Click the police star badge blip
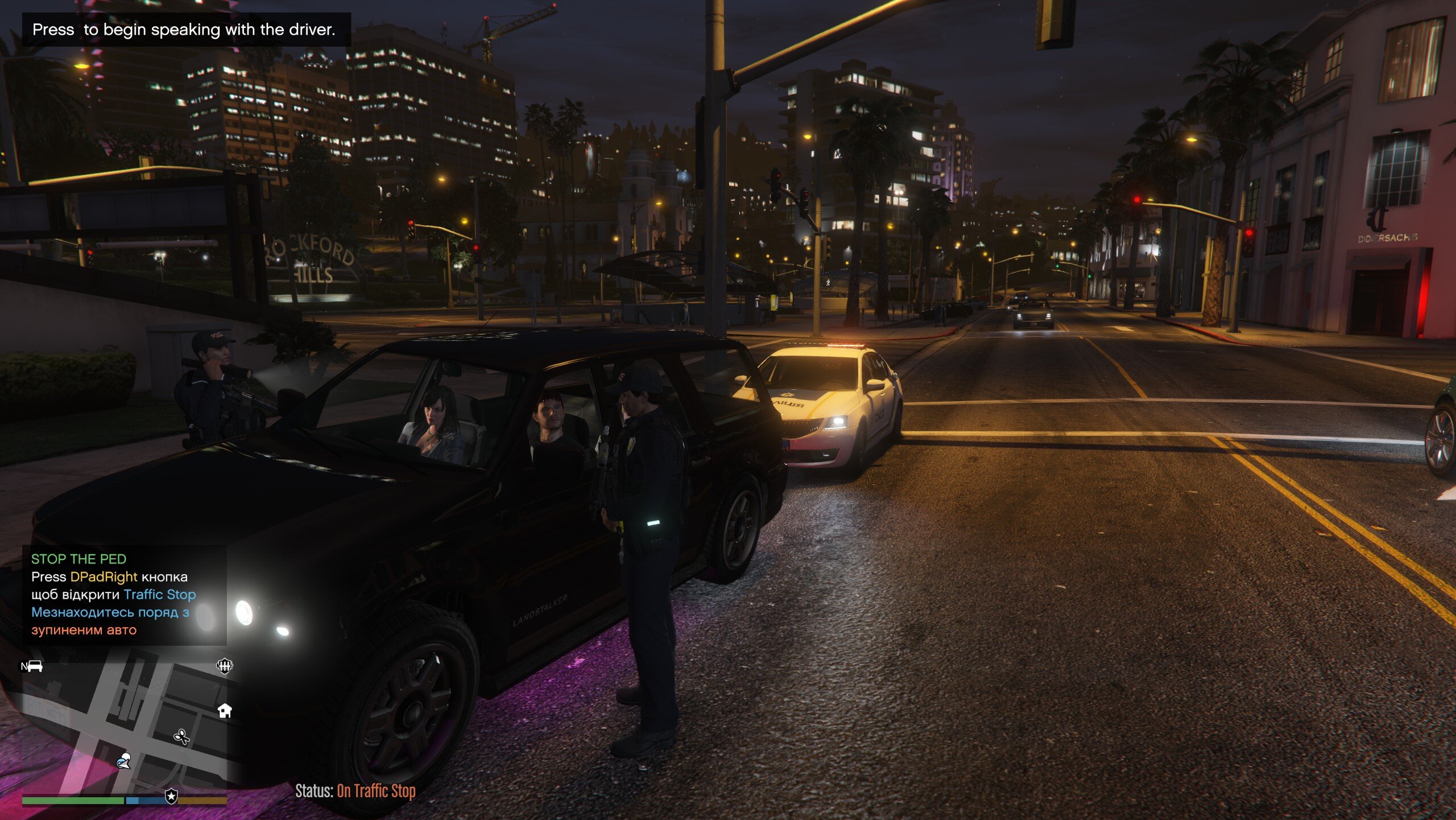 point(171,796)
